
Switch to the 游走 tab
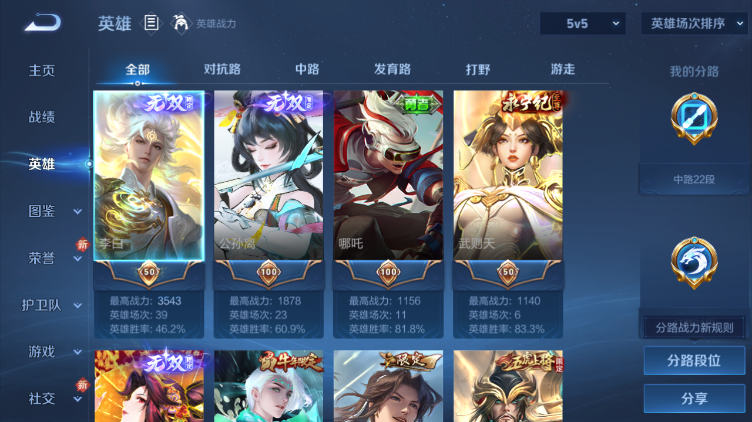point(563,69)
